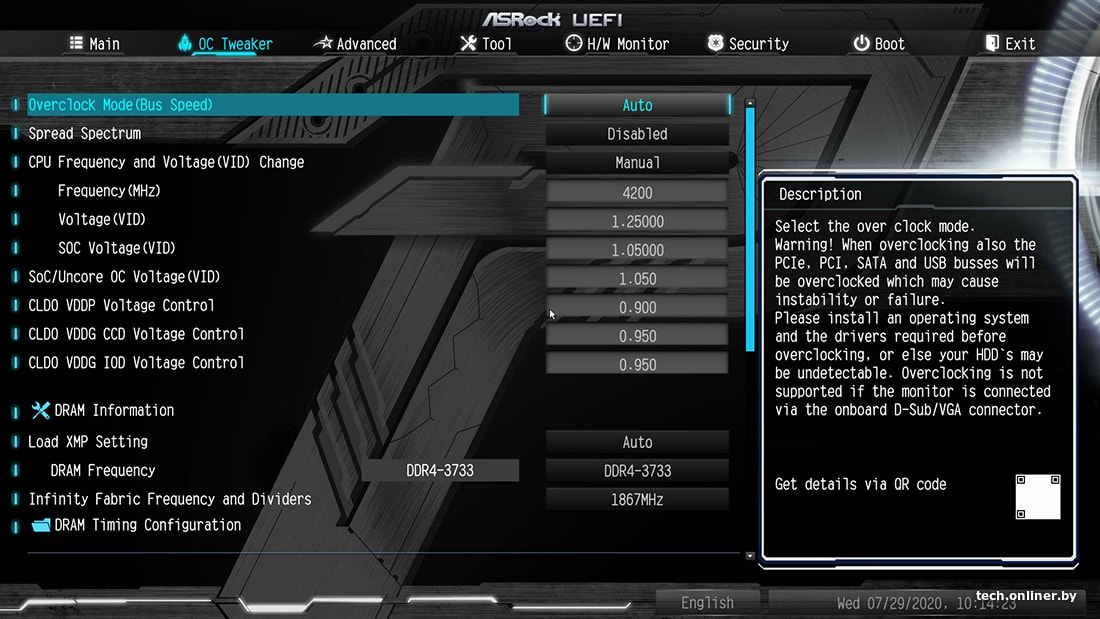Go to H/W Monitor tab
1100x619 pixels.
617,44
